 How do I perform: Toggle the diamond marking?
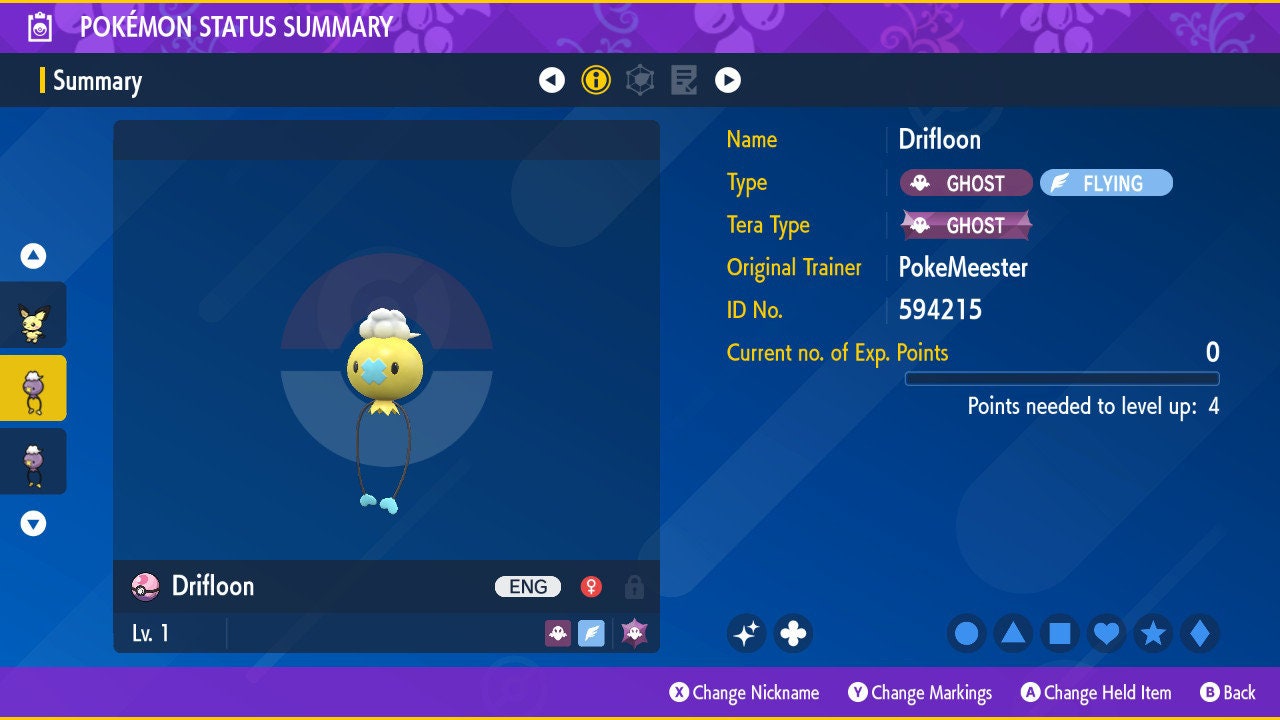[x=1200, y=633]
